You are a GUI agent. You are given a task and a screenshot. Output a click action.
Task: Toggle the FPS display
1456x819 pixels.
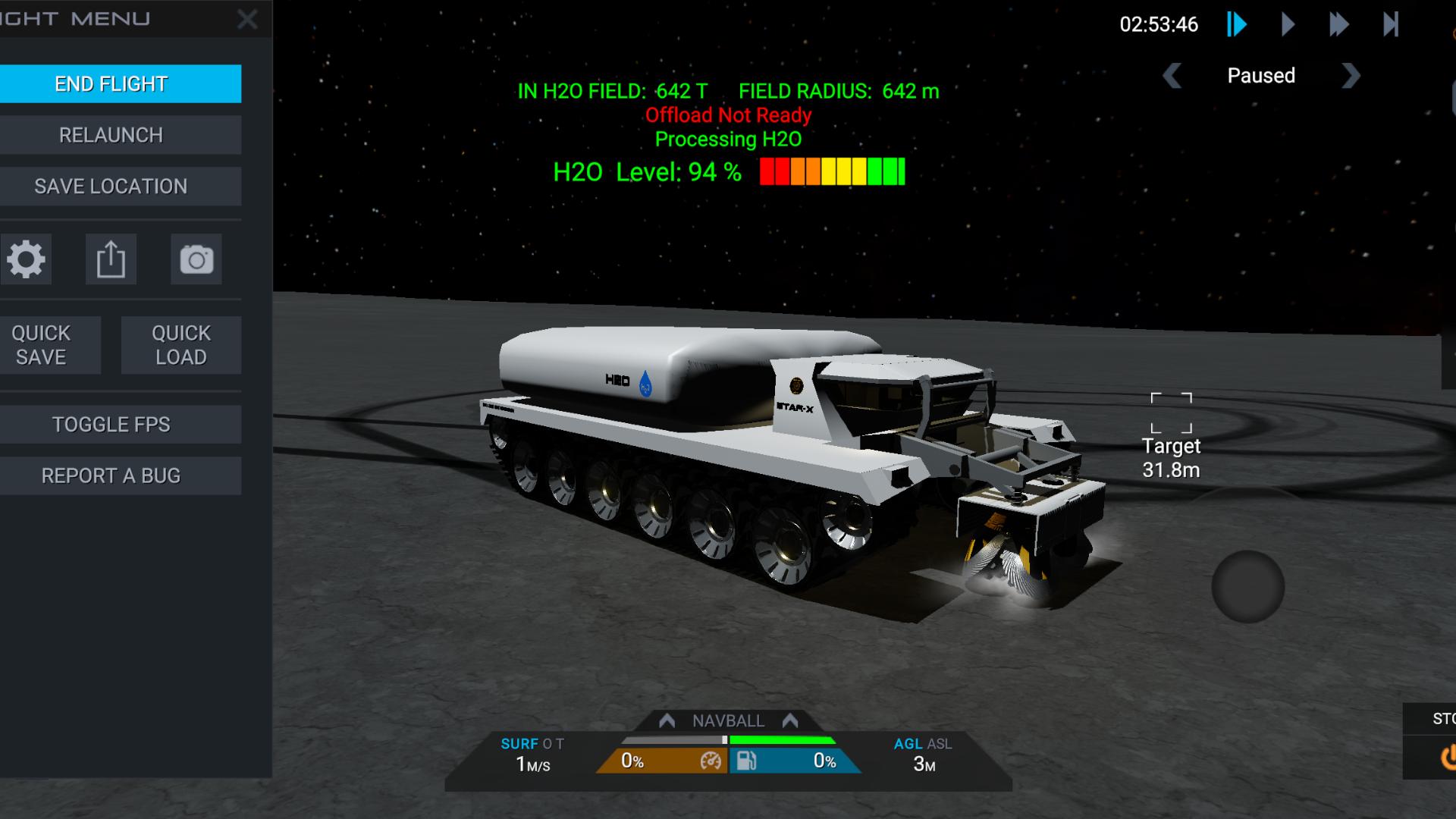tap(111, 425)
